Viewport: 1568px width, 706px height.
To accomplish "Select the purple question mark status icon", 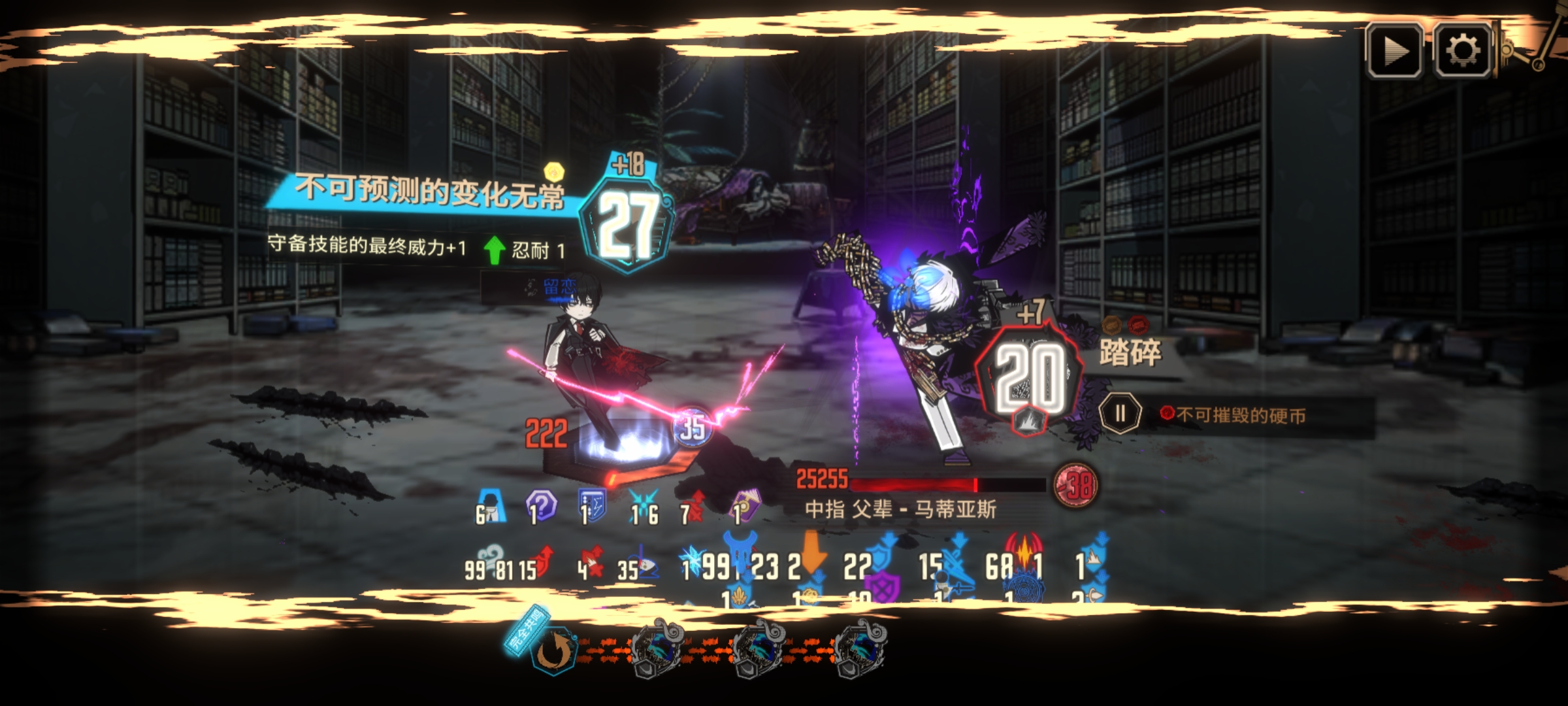I will (541, 505).
